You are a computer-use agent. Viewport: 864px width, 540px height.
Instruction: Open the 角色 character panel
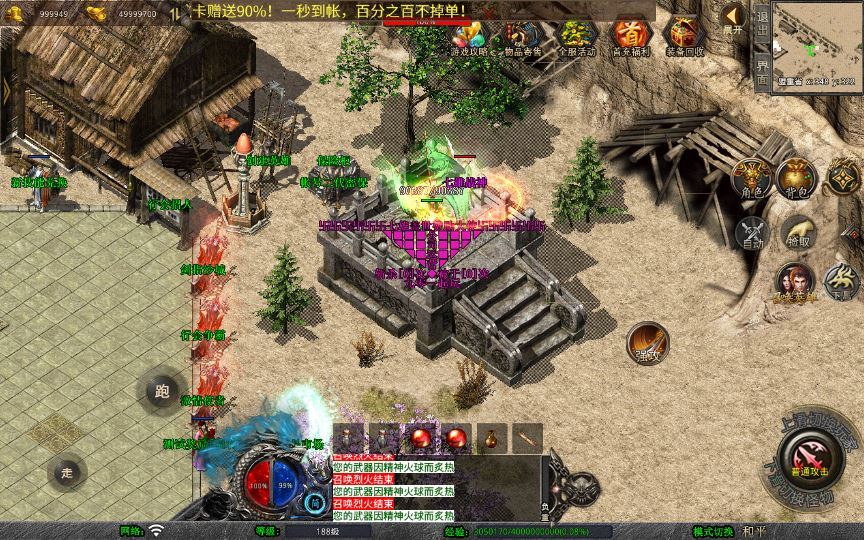point(750,177)
